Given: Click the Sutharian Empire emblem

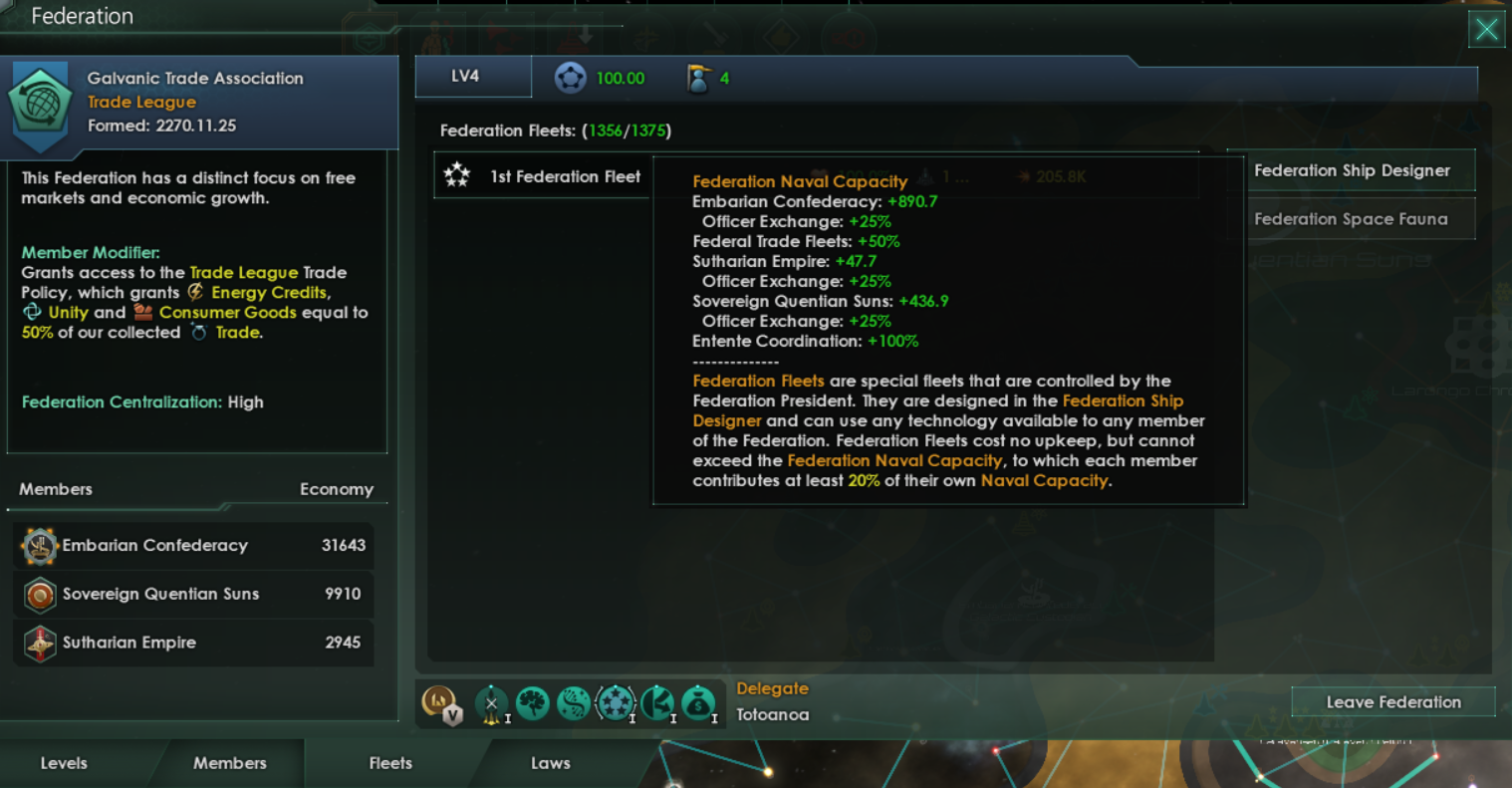Looking at the screenshot, I should (x=38, y=643).
